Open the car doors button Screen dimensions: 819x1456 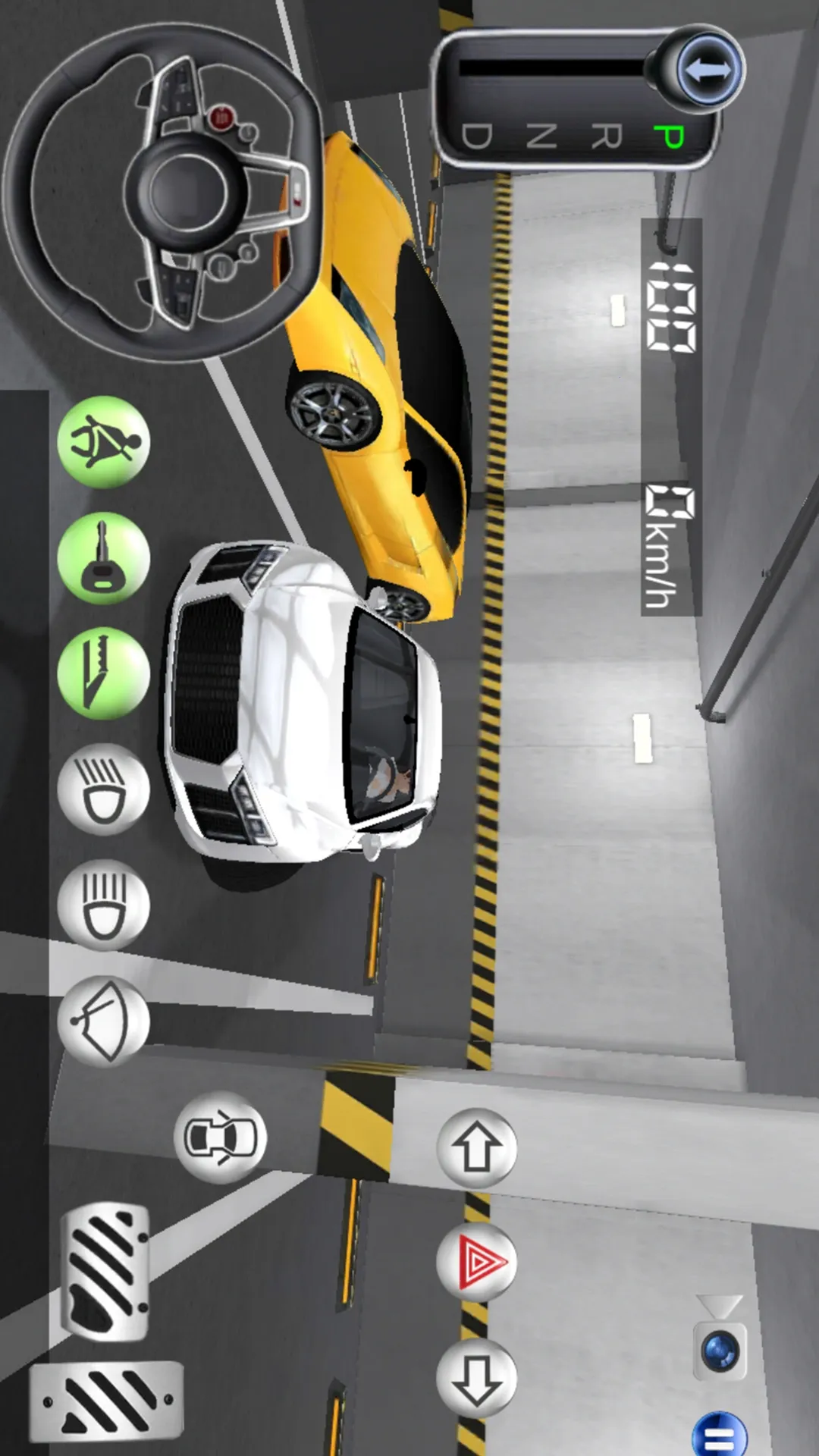(220, 1137)
